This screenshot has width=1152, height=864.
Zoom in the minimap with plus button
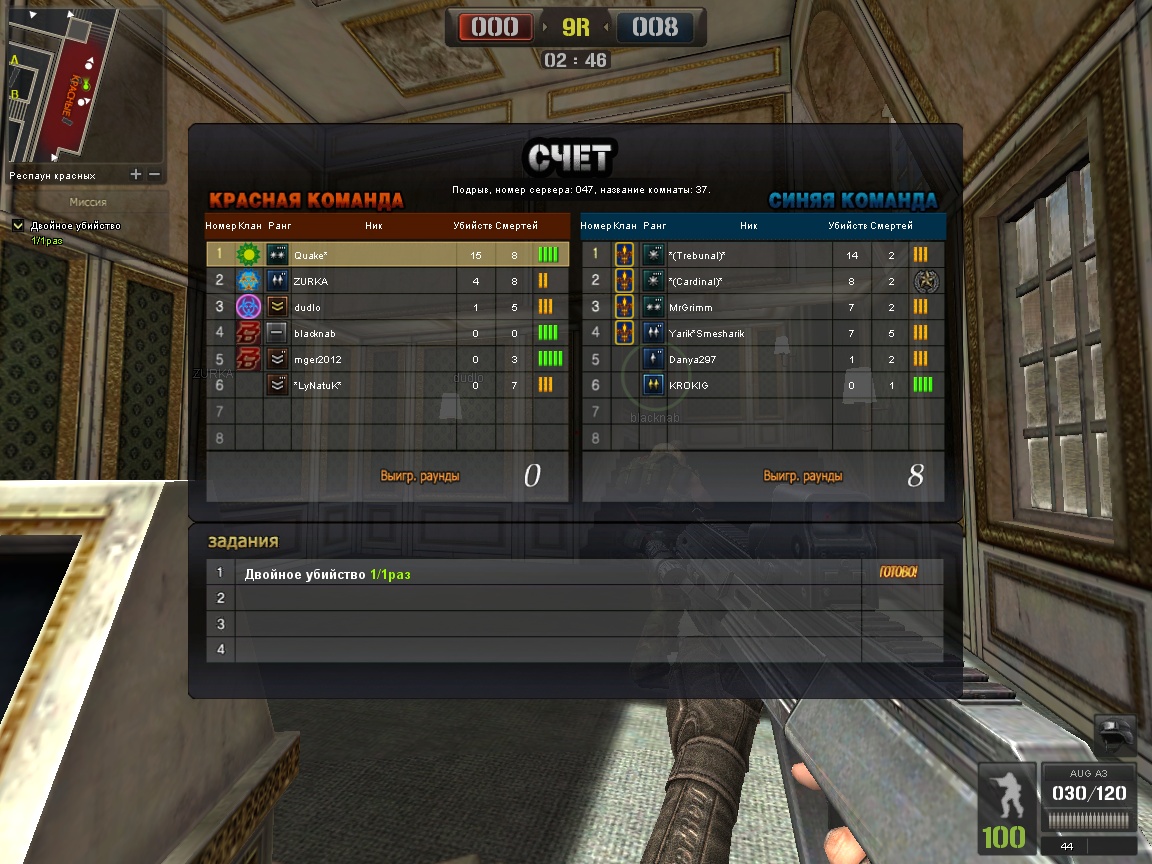pyautogui.click(x=136, y=175)
